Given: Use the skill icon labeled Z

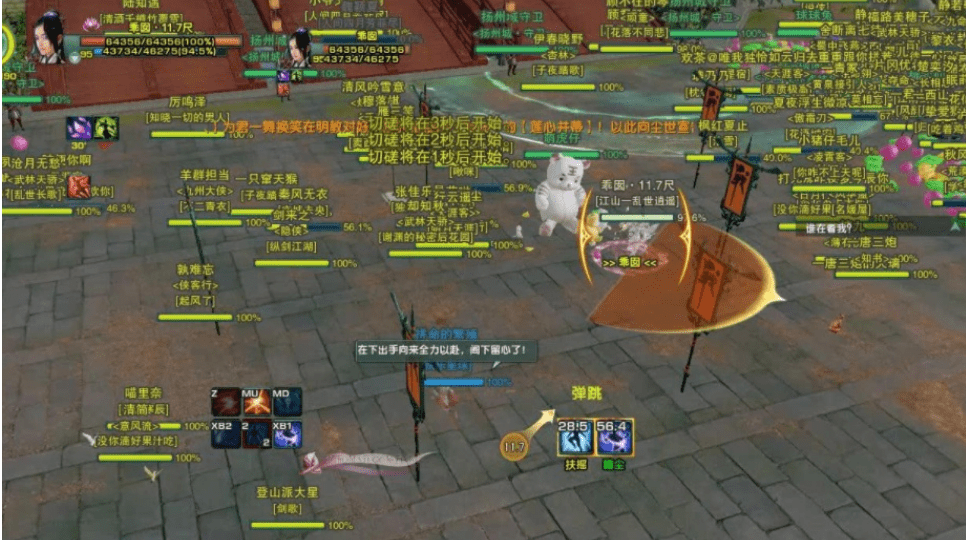Looking at the screenshot, I should pos(224,402).
